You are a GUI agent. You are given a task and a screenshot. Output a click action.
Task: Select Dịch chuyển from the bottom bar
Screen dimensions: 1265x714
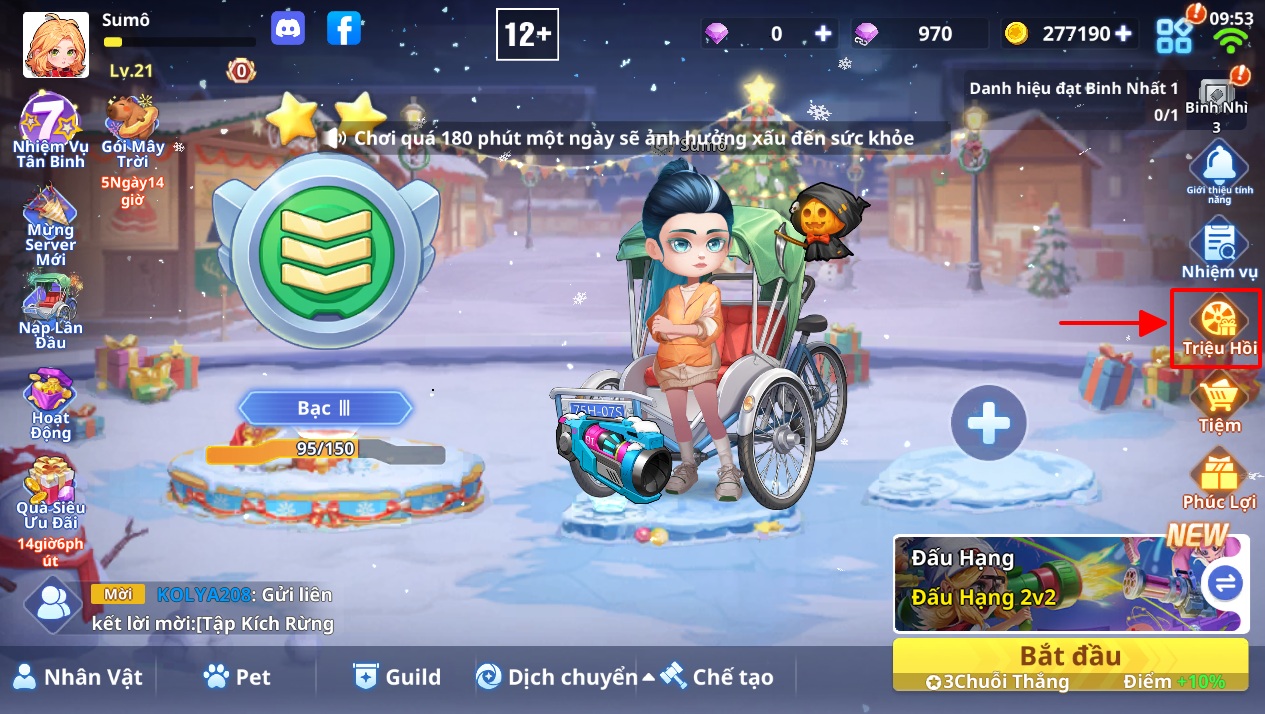[x=556, y=677]
